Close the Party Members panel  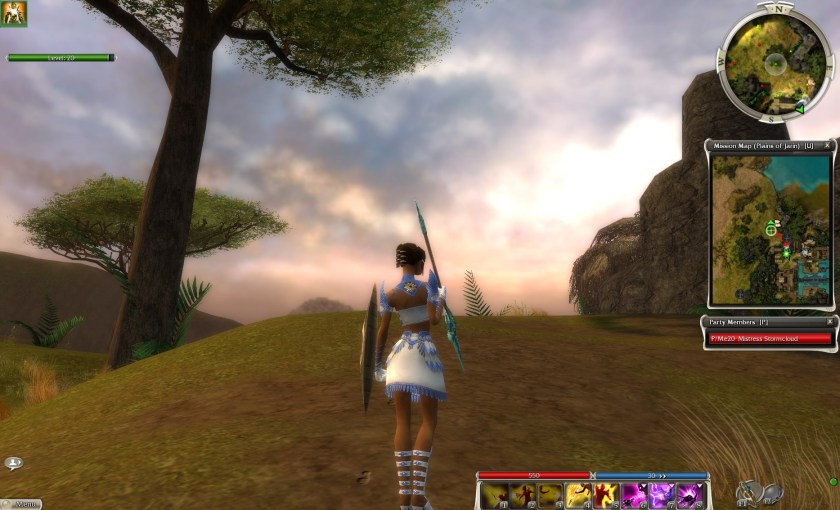[828, 322]
